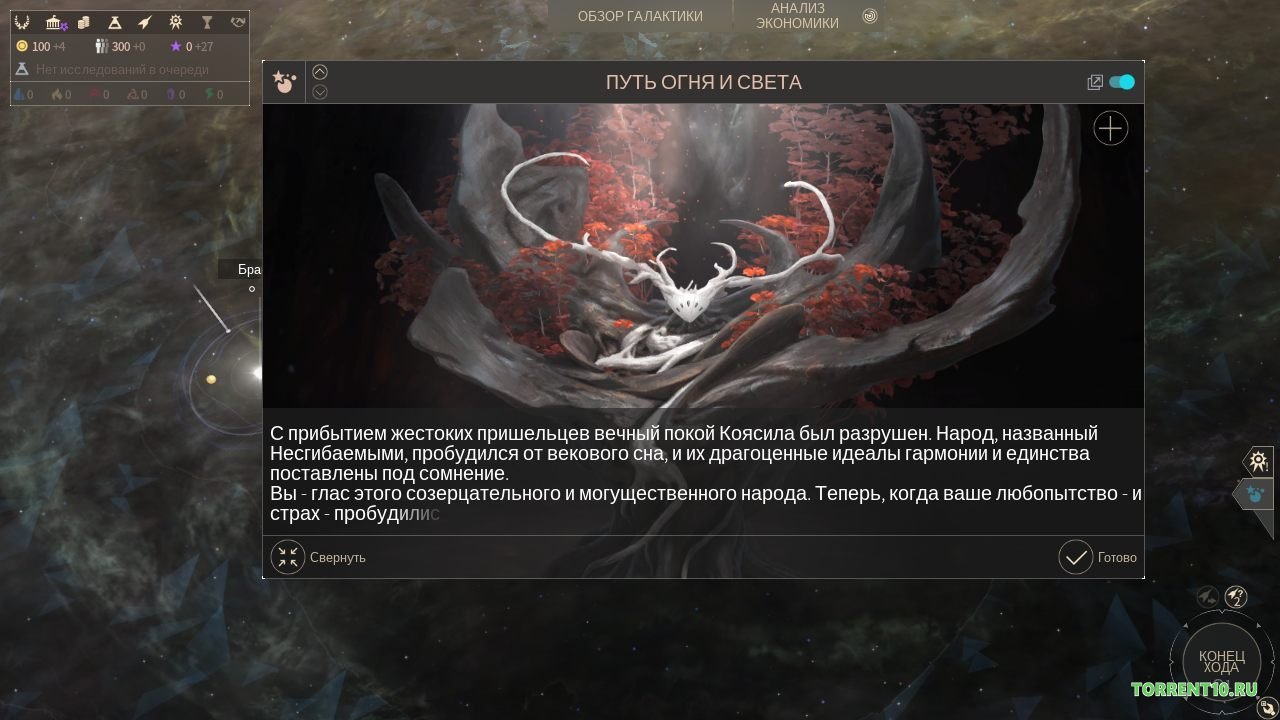Open the empire view with the laurel wreath icon

(x=22, y=22)
